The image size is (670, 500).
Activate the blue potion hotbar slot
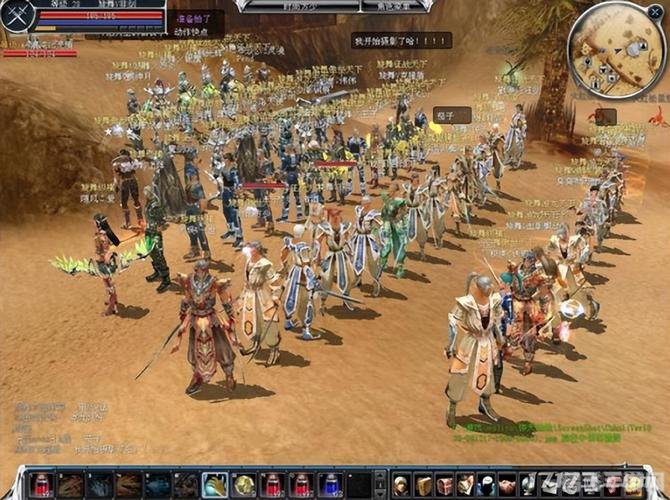point(331,485)
